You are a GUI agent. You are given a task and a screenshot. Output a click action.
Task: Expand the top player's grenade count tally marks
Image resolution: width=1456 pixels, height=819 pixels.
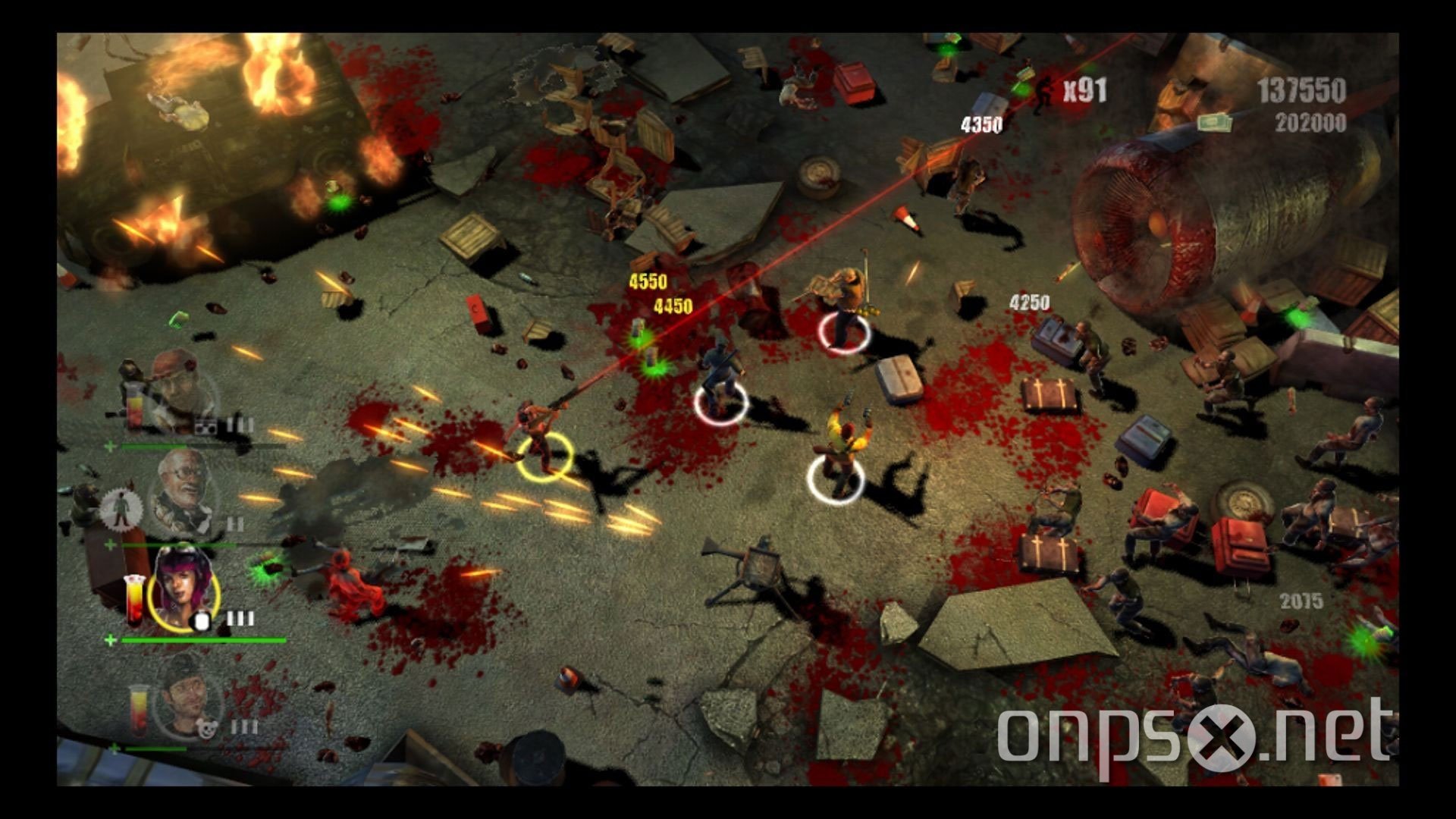[x=240, y=425]
